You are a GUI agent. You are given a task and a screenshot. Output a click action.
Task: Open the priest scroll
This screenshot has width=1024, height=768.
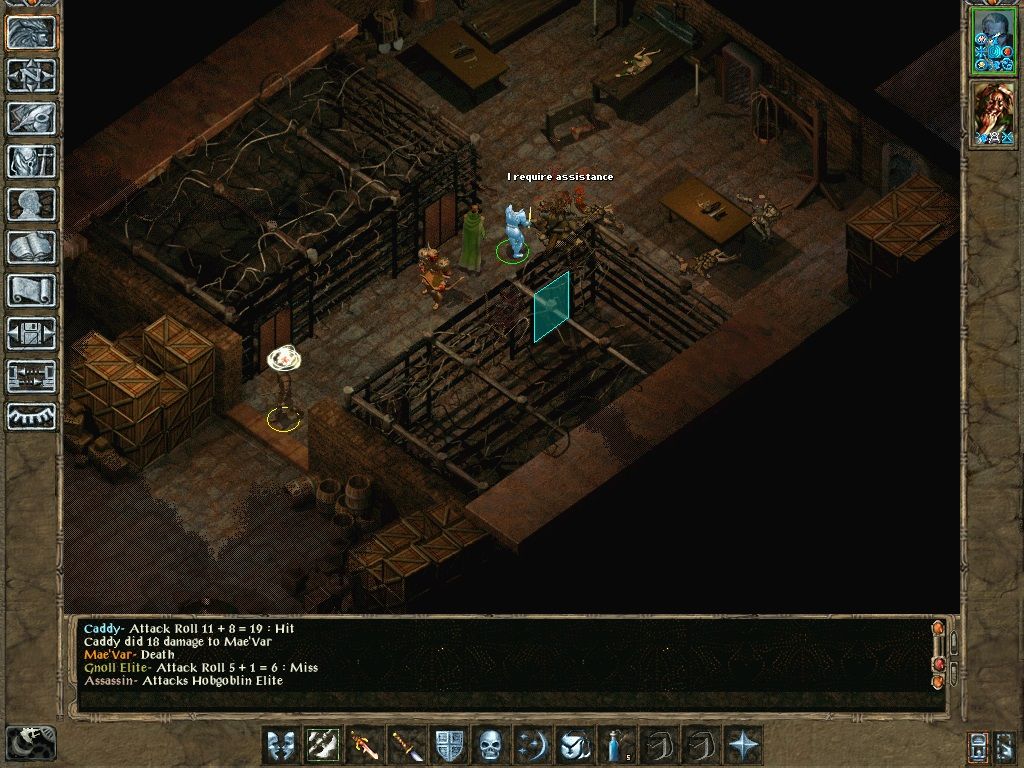pyautogui.click(x=31, y=290)
